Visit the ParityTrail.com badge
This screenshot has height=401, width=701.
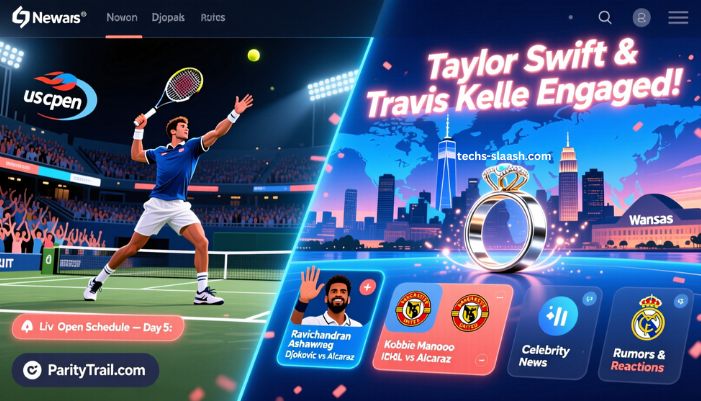(x=85, y=370)
